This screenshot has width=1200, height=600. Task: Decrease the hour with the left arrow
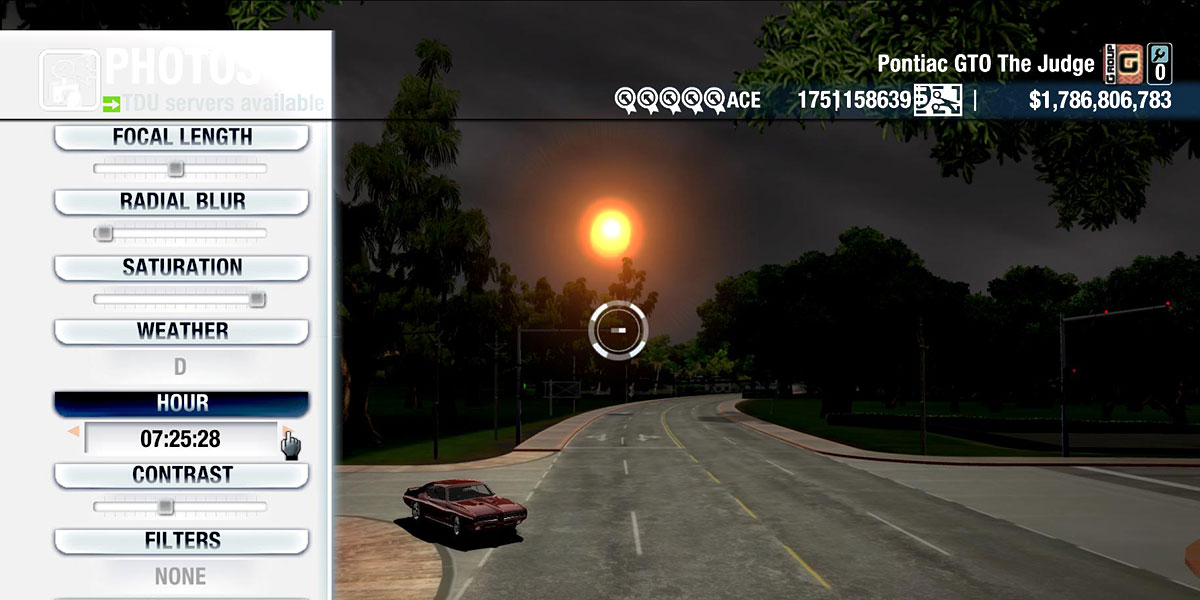point(73,432)
